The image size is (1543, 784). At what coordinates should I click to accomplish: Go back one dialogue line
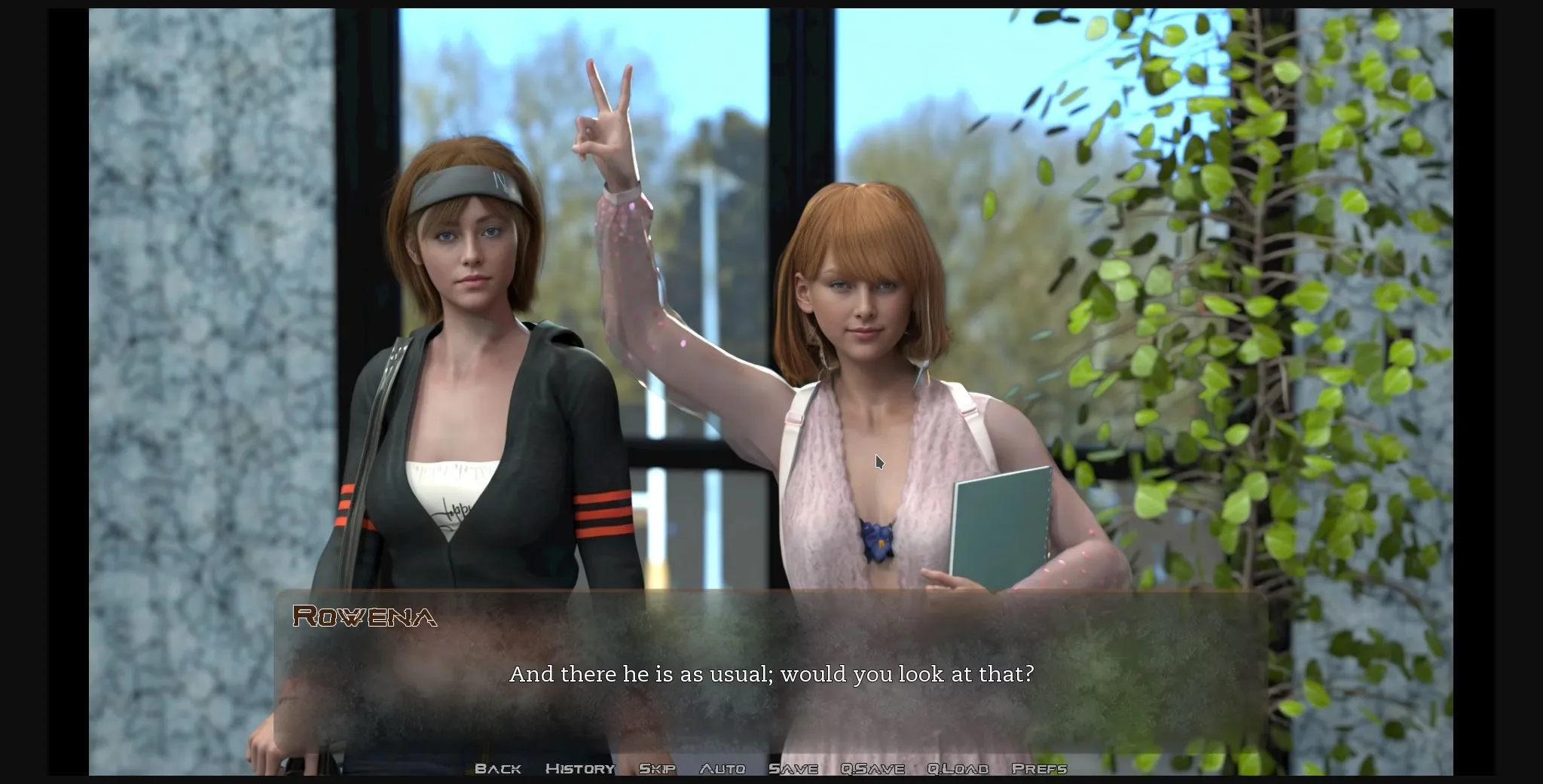pos(498,768)
